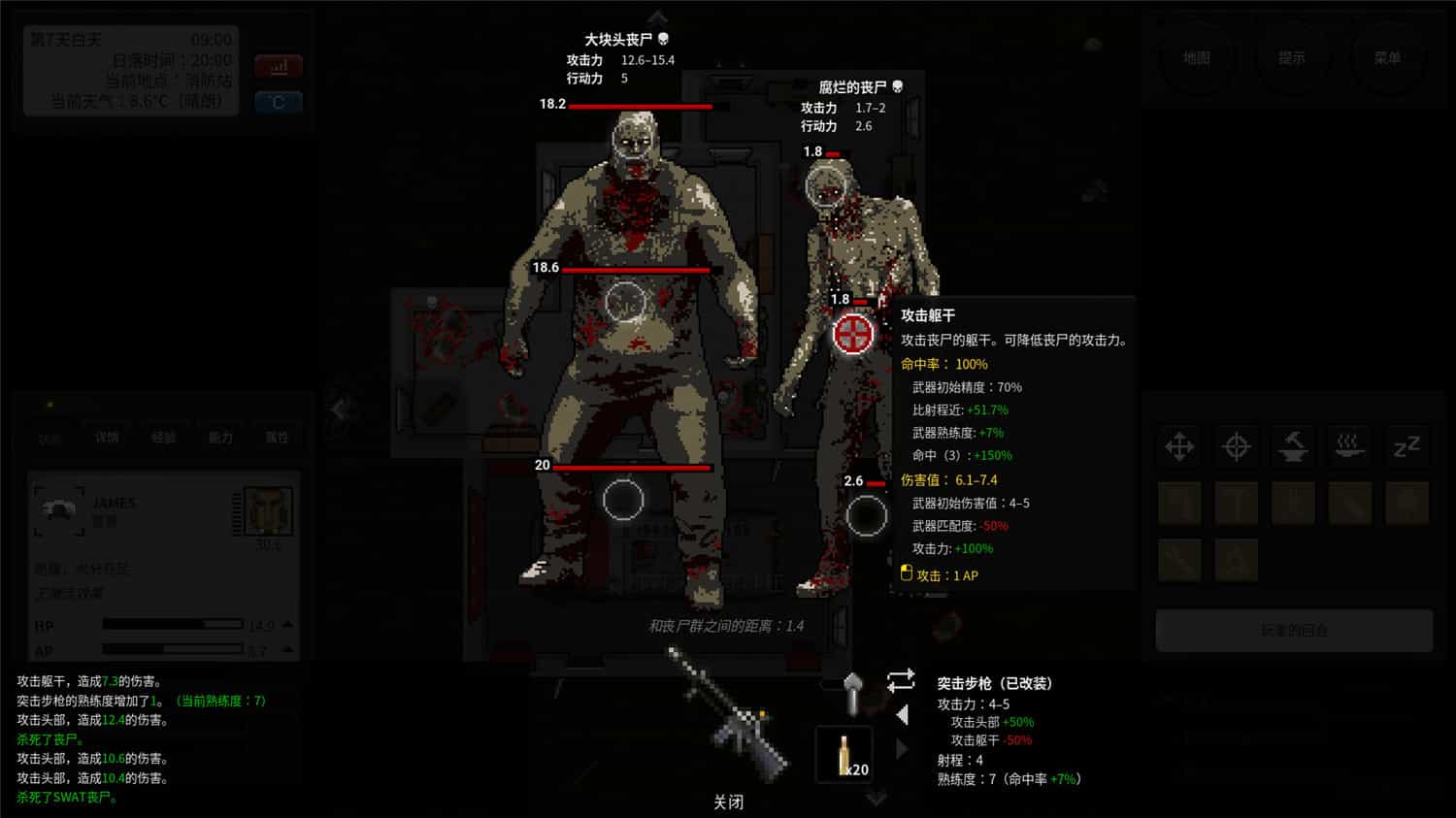Switch to the 详情 character tab
Viewport: 1456px width, 818px height.
107,437
